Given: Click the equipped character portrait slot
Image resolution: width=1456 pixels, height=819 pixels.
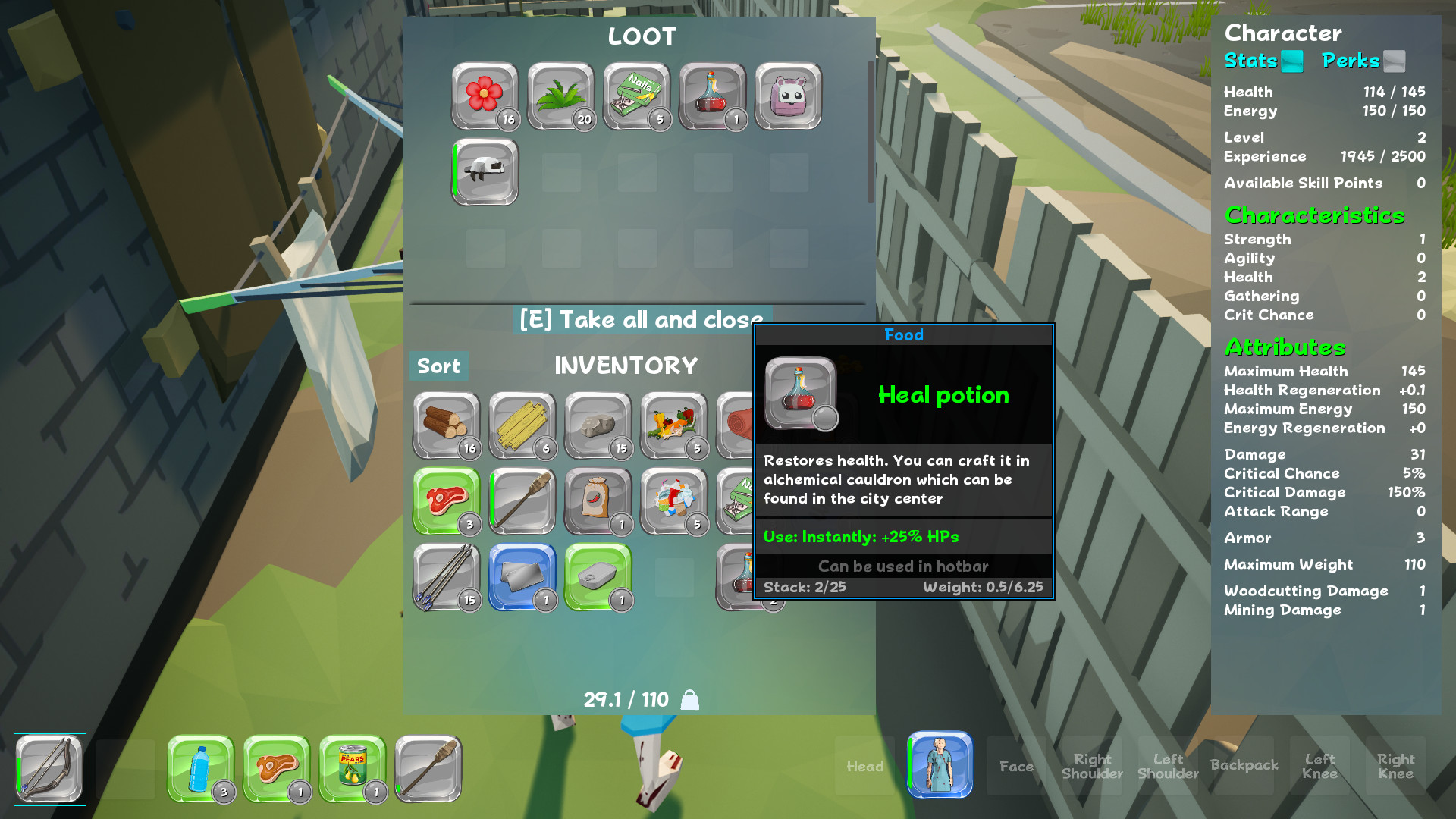Looking at the screenshot, I should 940,766.
